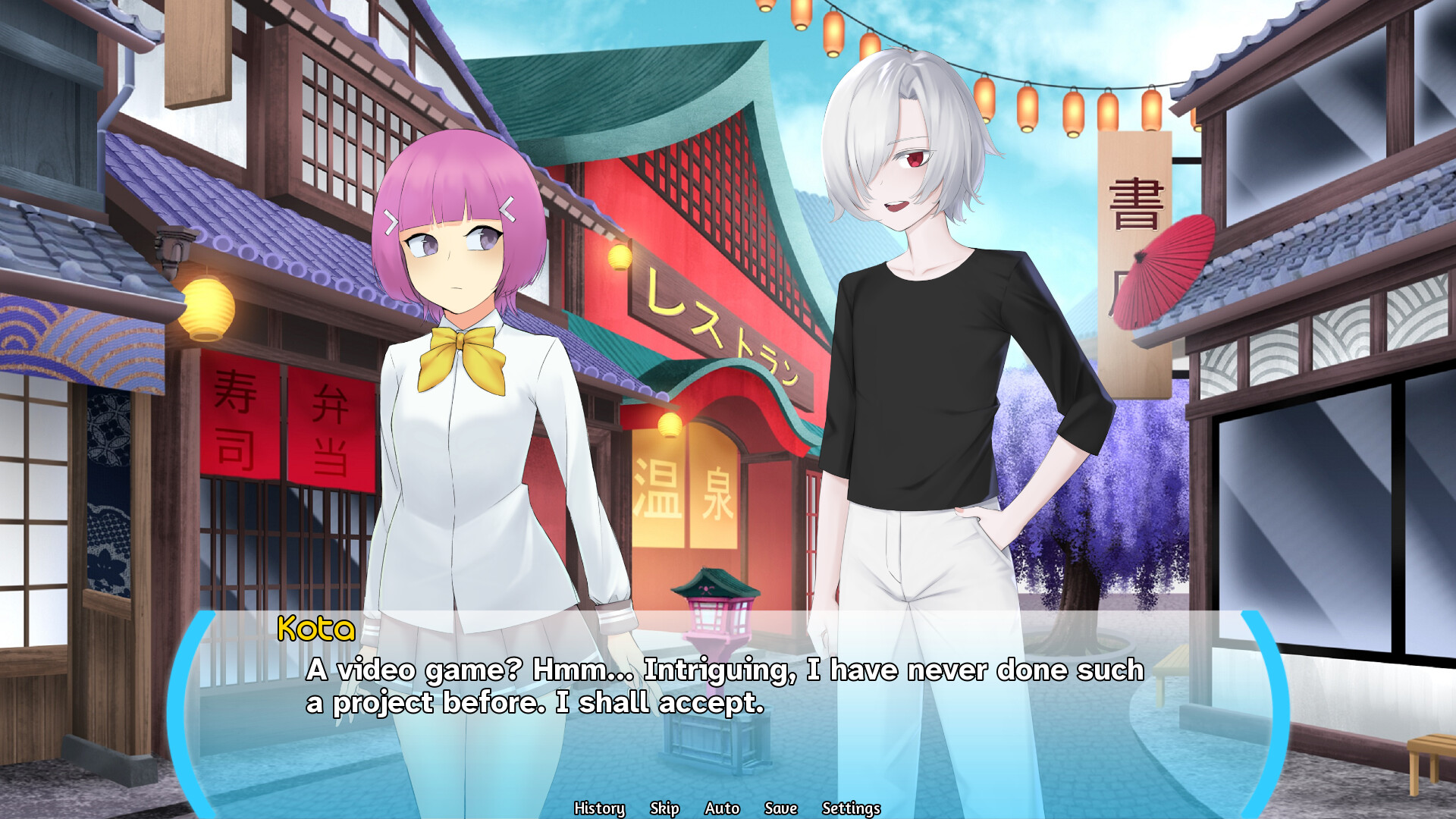Toggle Auto-read mode
This screenshot has height=819, width=1456.
[x=720, y=808]
